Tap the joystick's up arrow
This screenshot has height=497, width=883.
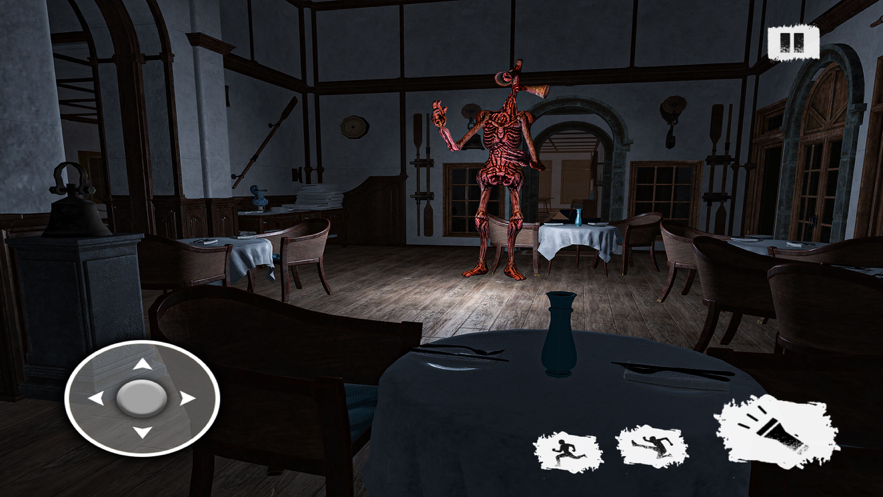(142, 365)
